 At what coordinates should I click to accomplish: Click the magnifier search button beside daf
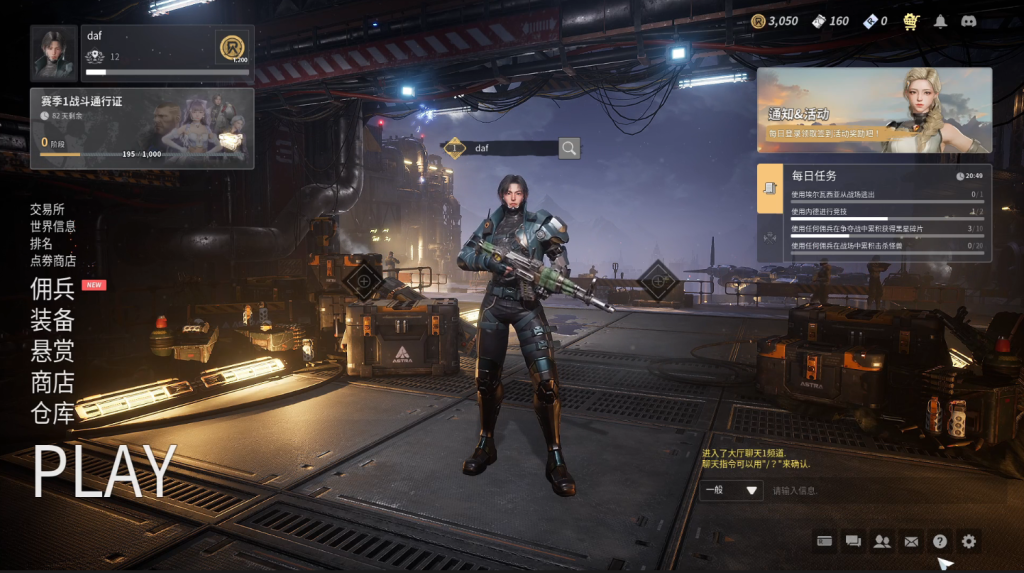569,148
